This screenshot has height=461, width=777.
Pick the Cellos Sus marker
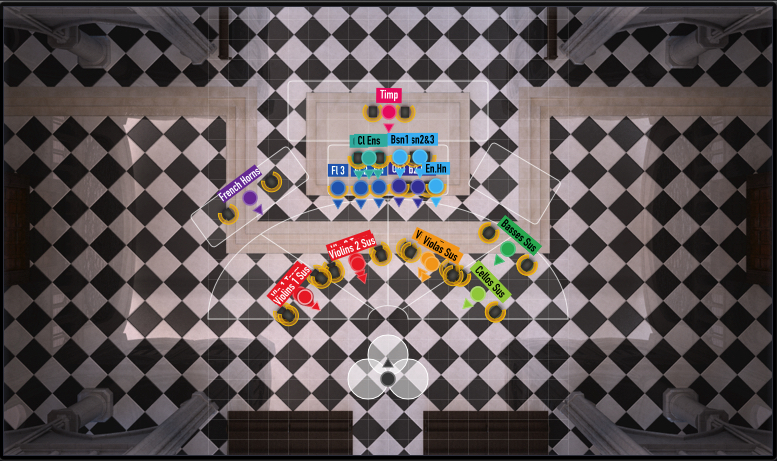(478, 293)
